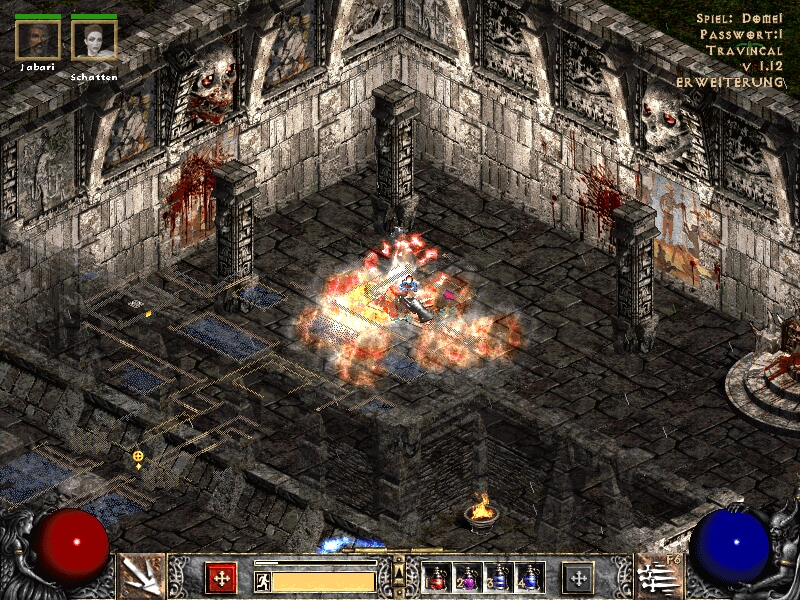Select Jabari's mercenary portrait
The height and width of the screenshot is (600, 800).
pyautogui.click(x=38, y=39)
